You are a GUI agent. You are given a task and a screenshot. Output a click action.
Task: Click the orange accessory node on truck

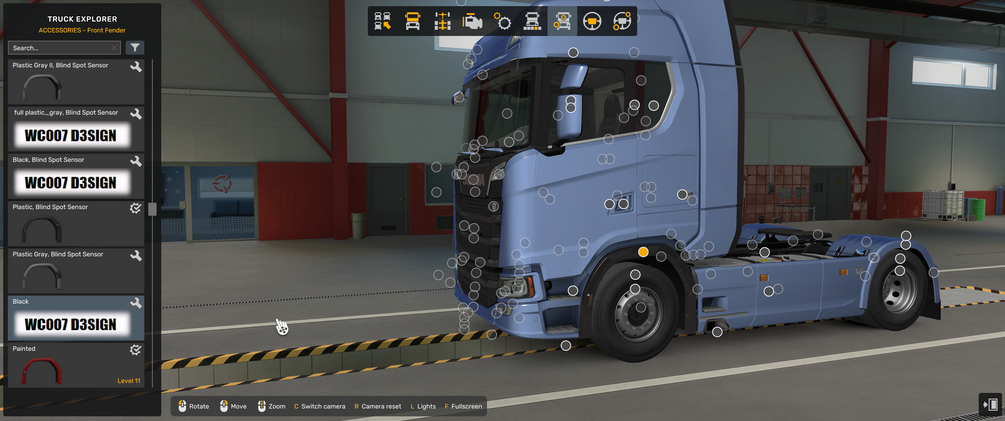pos(643,252)
